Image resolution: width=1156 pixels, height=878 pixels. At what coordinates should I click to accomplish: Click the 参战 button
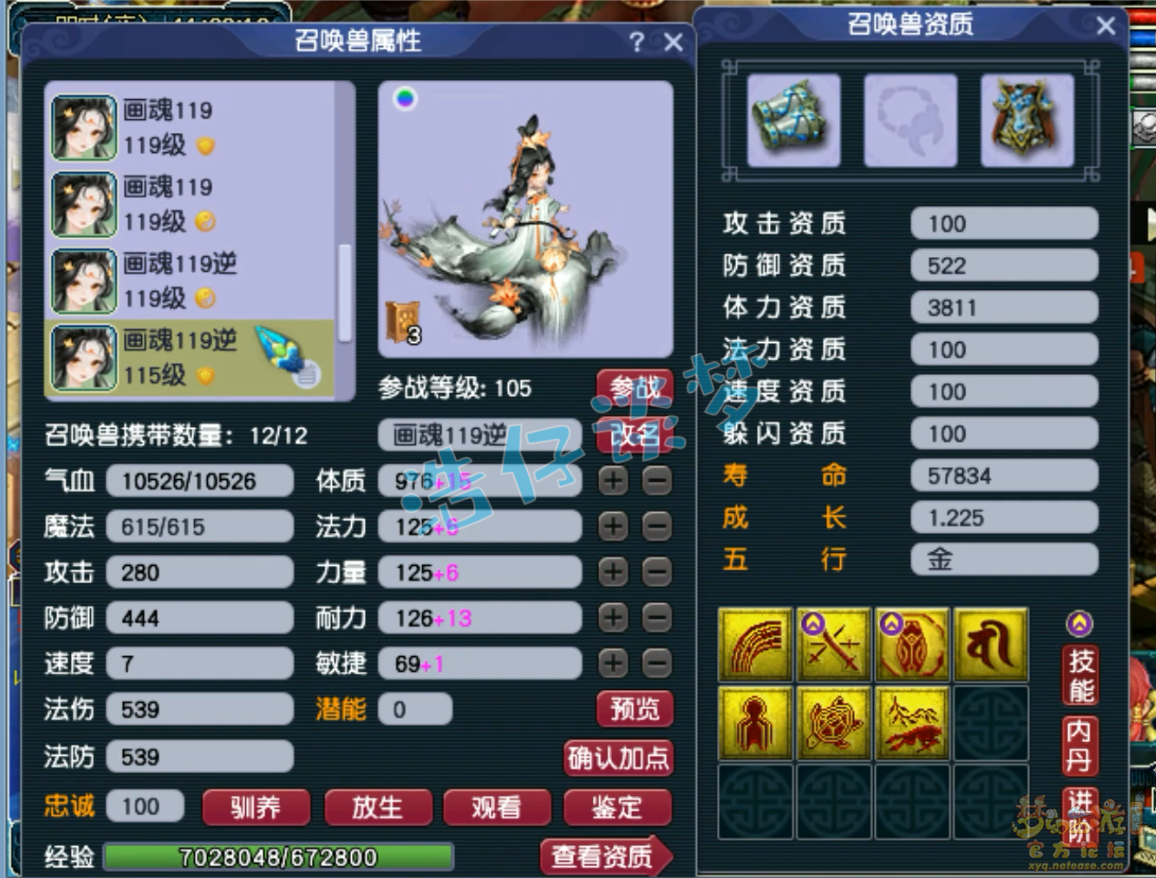point(634,388)
